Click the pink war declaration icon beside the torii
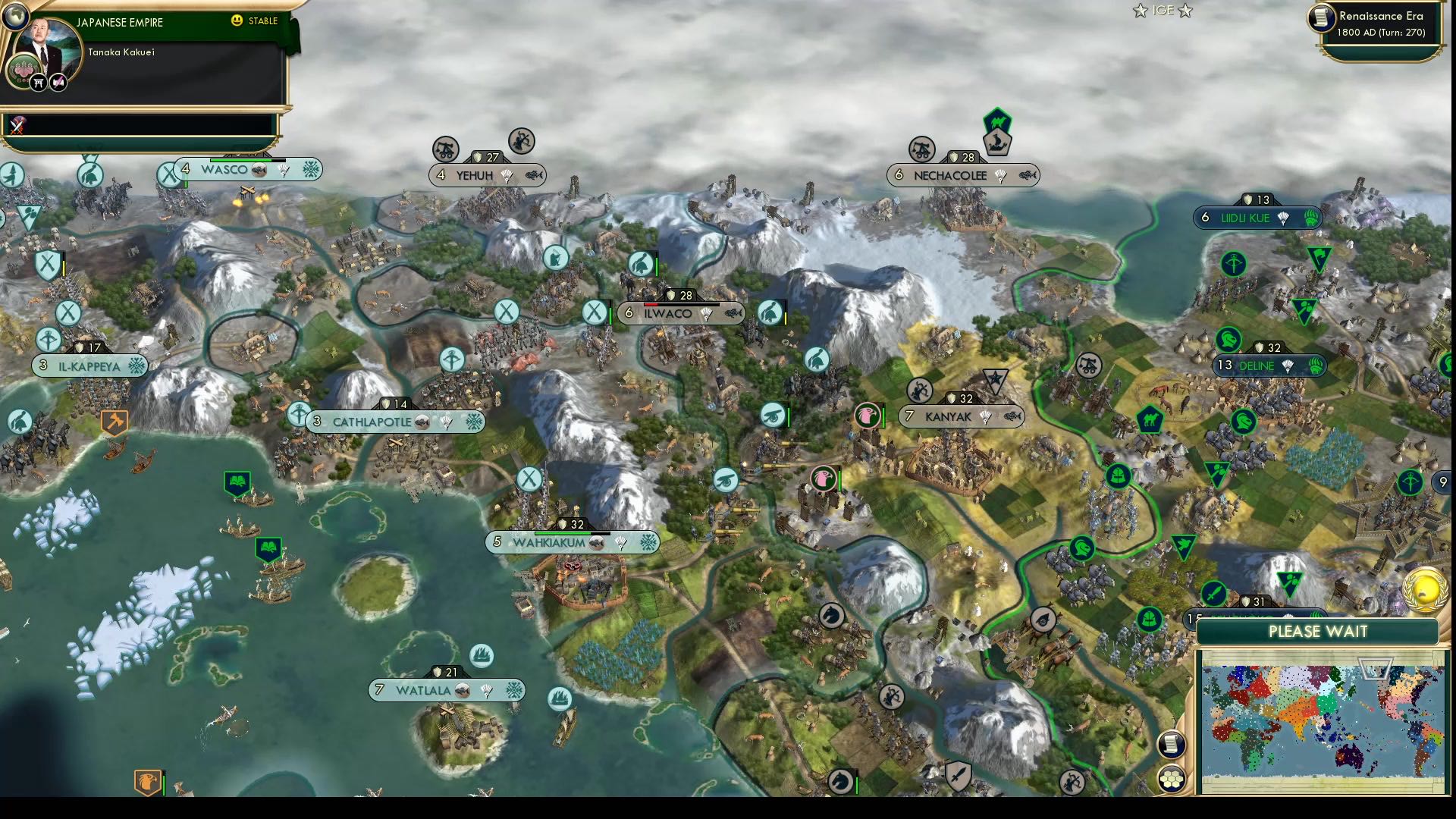Image resolution: width=1456 pixels, height=819 pixels. click(58, 83)
